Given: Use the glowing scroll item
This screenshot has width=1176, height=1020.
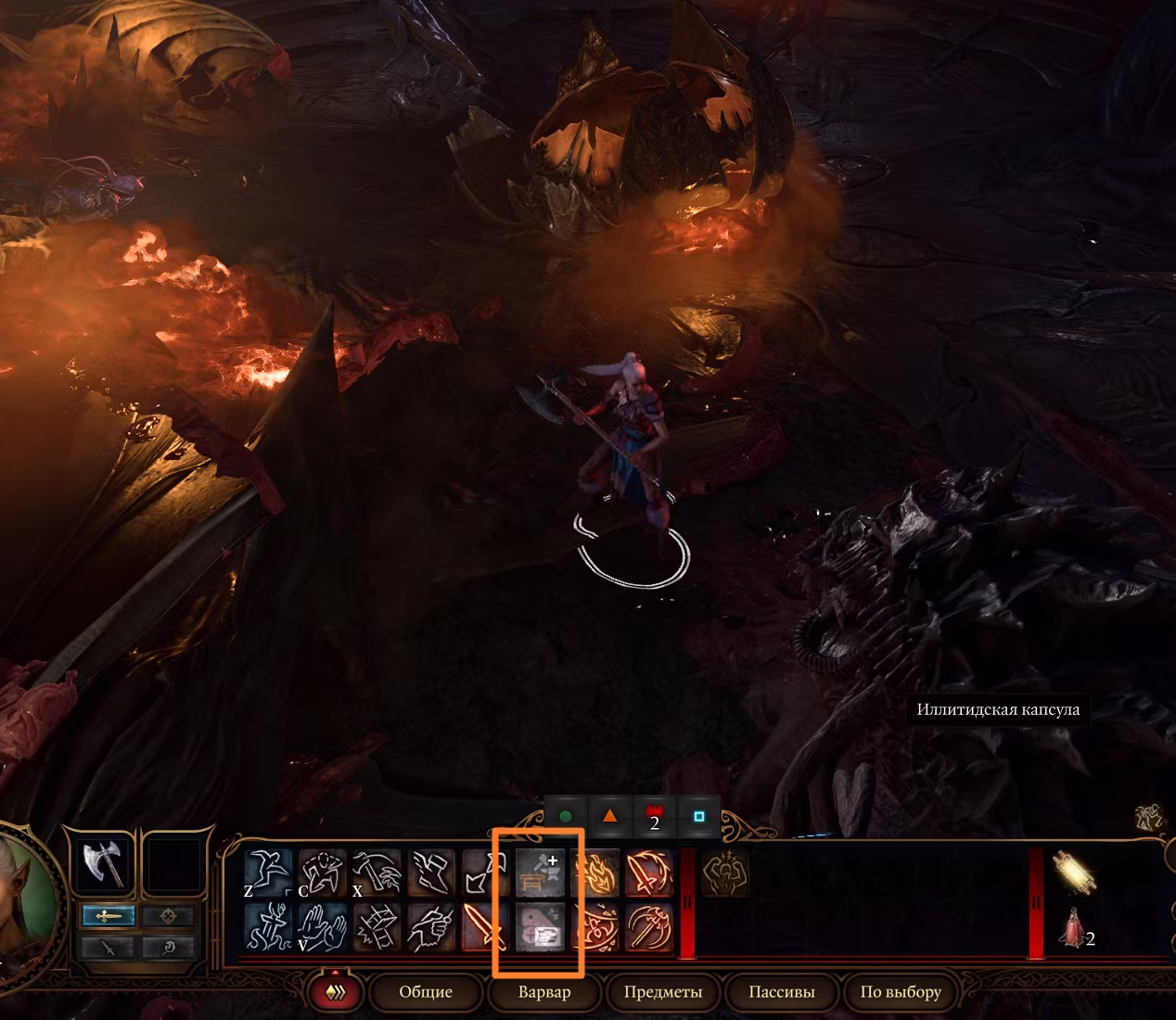Looking at the screenshot, I should pos(1074,873).
